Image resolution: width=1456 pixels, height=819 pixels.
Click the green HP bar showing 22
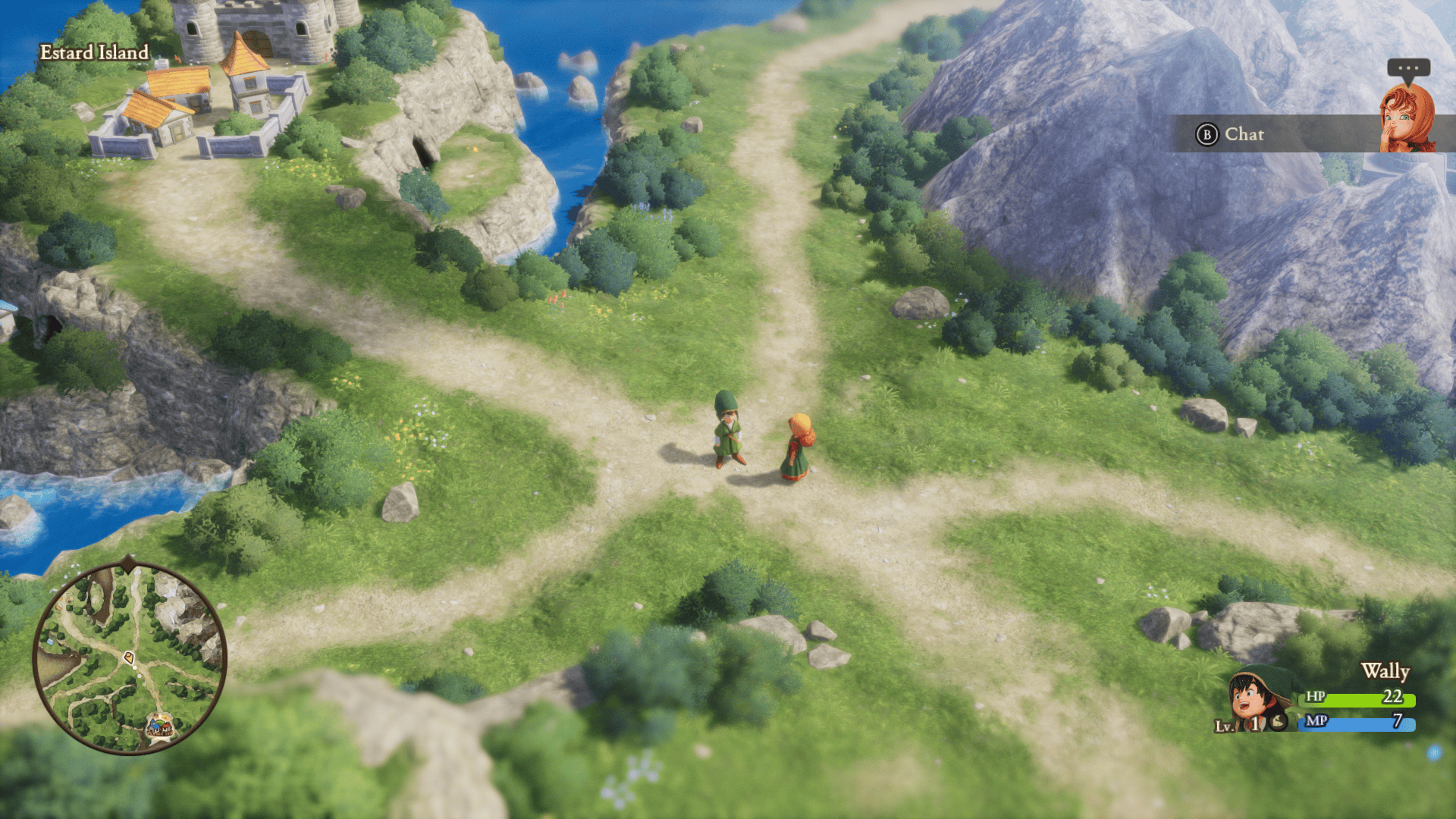pos(1357,699)
